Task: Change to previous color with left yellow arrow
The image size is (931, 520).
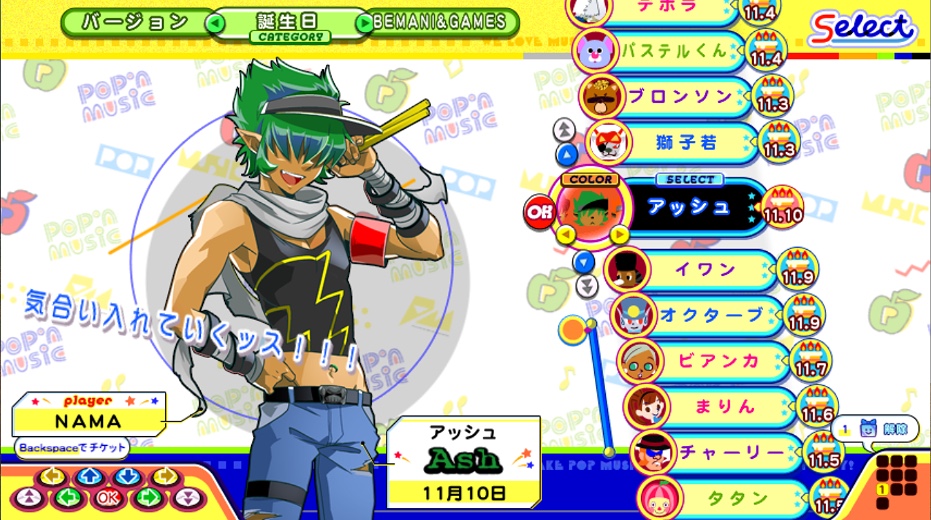Action: click(x=565, y=235)
